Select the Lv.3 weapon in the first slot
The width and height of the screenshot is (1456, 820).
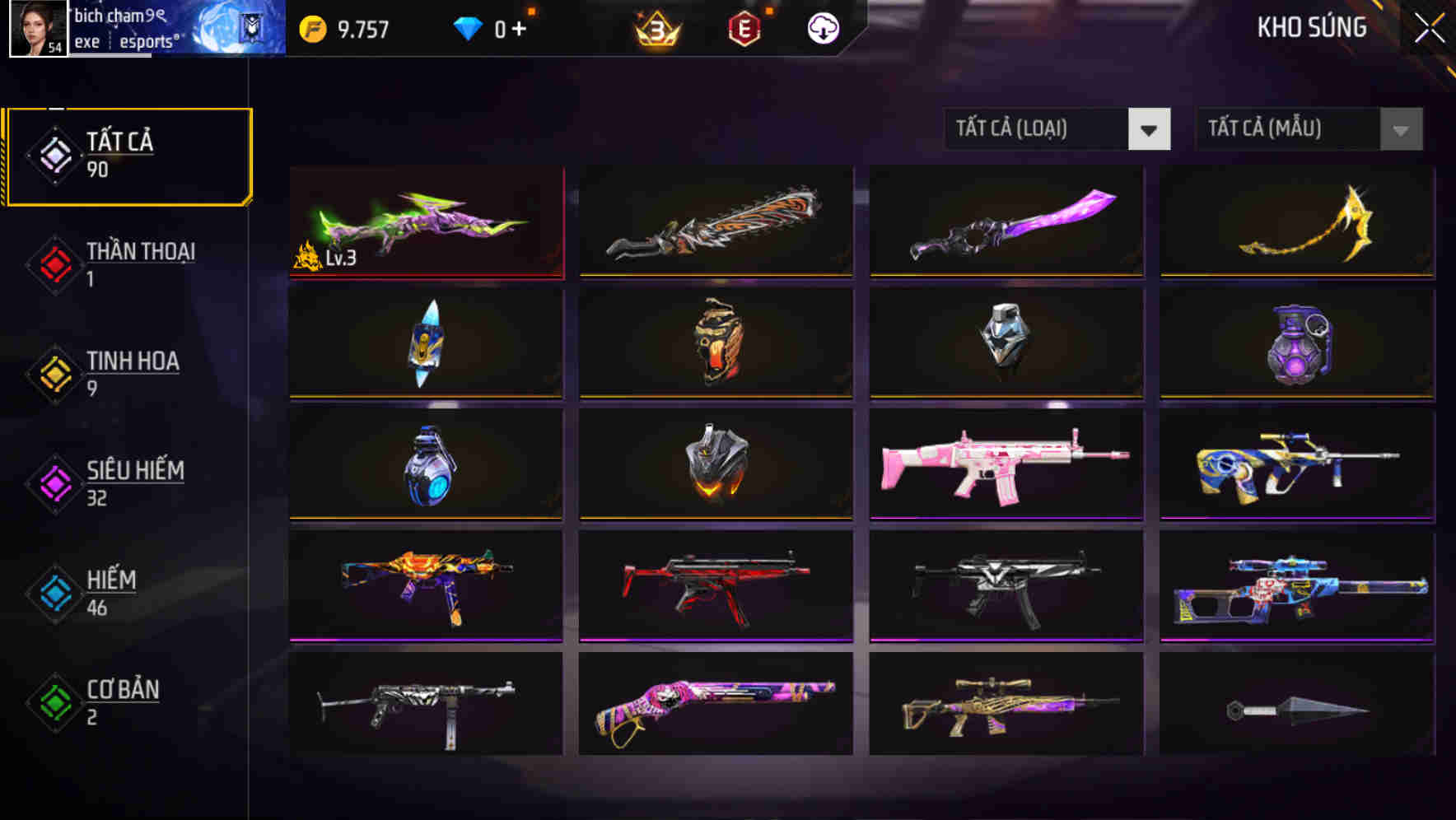(425, 222)
